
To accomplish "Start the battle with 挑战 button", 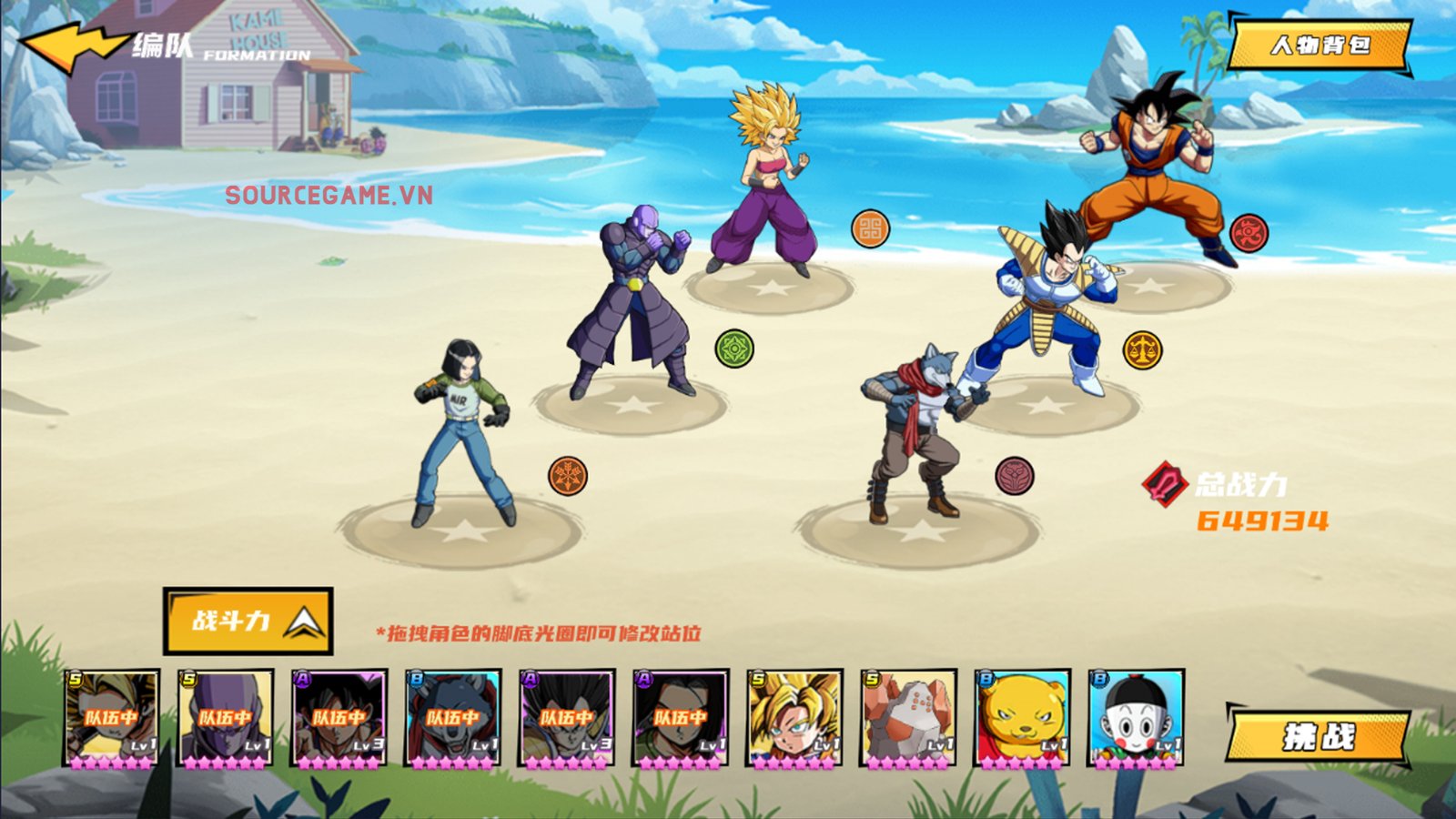I will tap(1319, 735).
